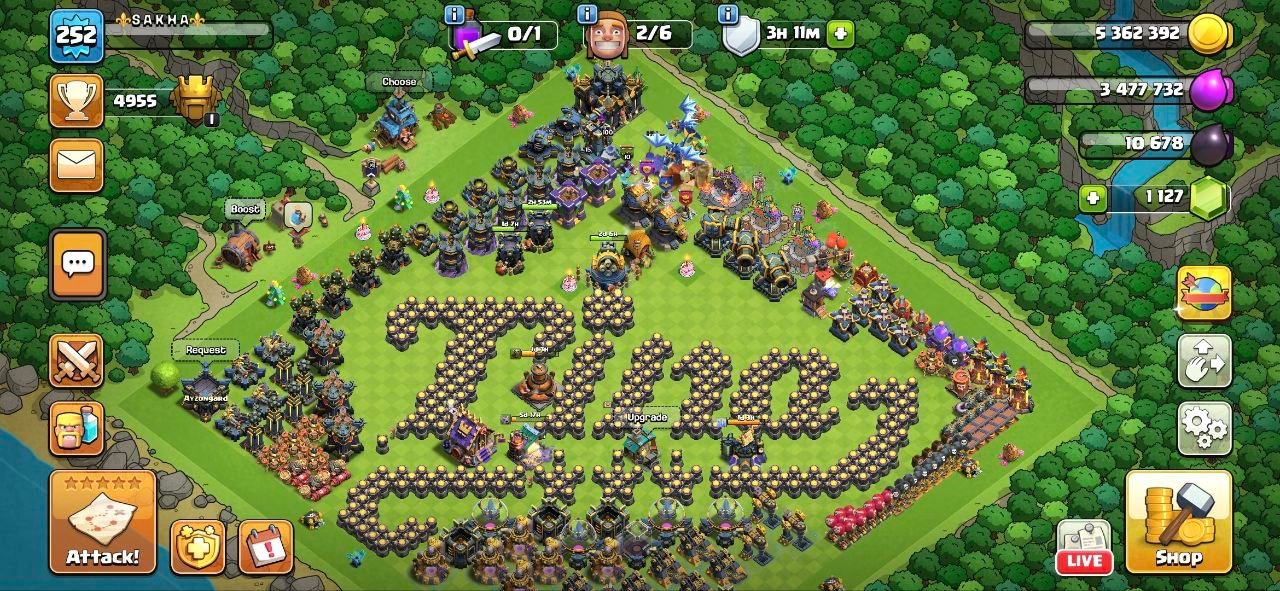Open the events calendar button
This screenshot has width=1280, height=591.
tap(266, 546)
